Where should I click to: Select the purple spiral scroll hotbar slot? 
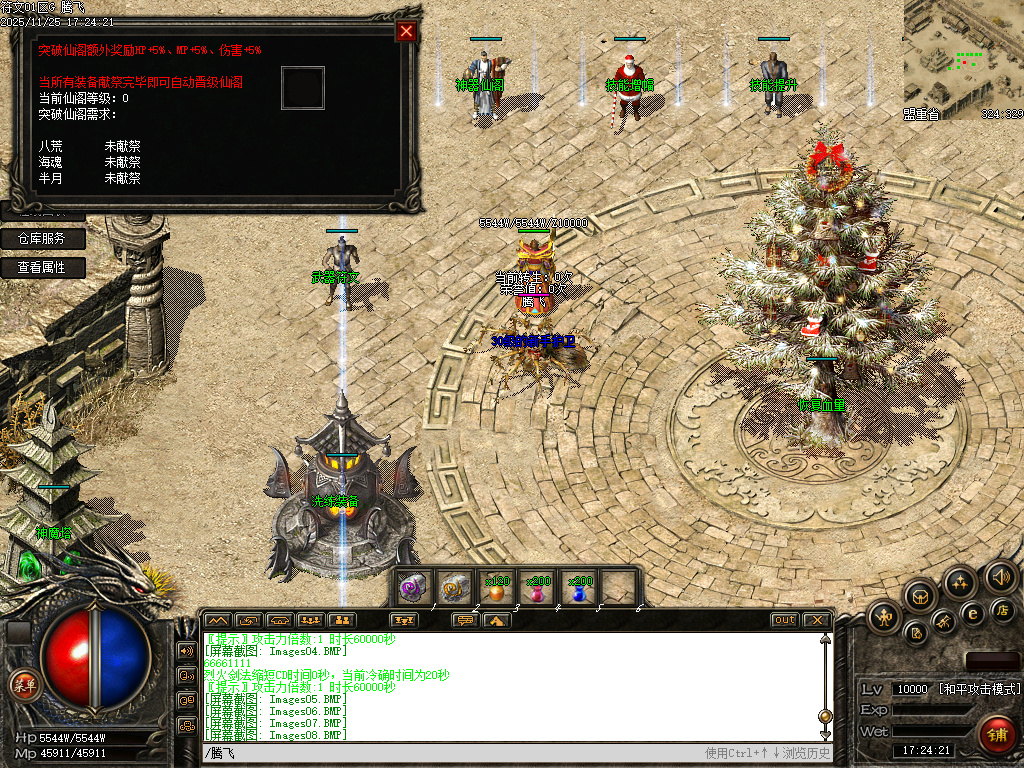411,590
